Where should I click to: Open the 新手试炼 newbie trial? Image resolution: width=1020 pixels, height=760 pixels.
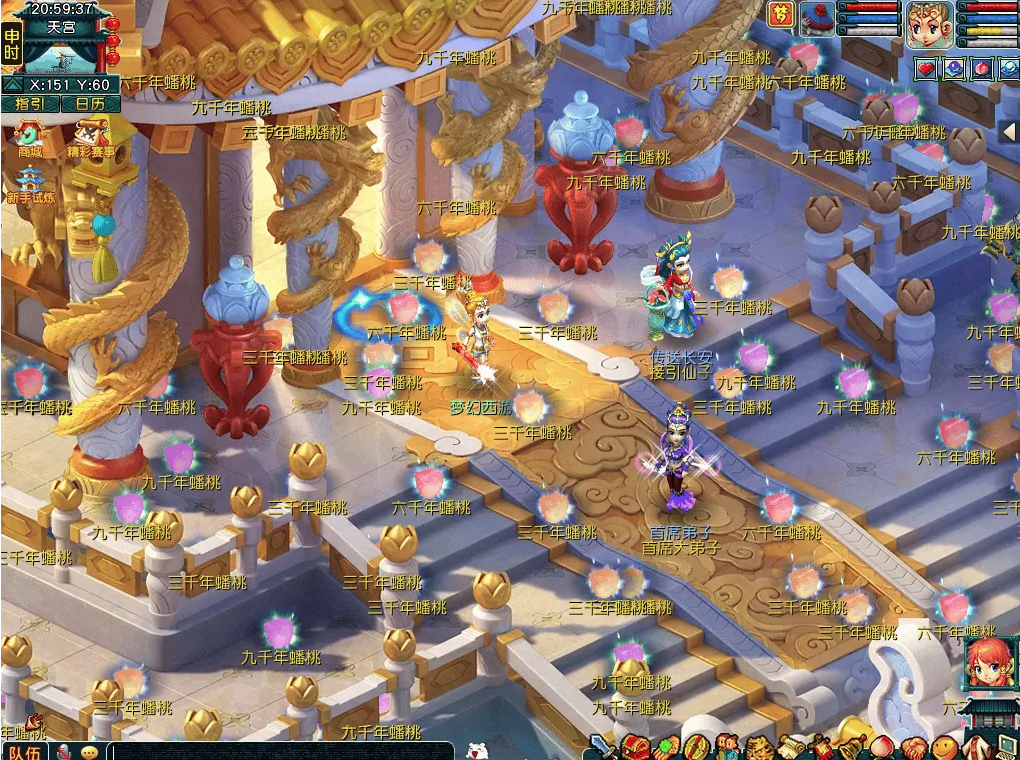point(30,185)
